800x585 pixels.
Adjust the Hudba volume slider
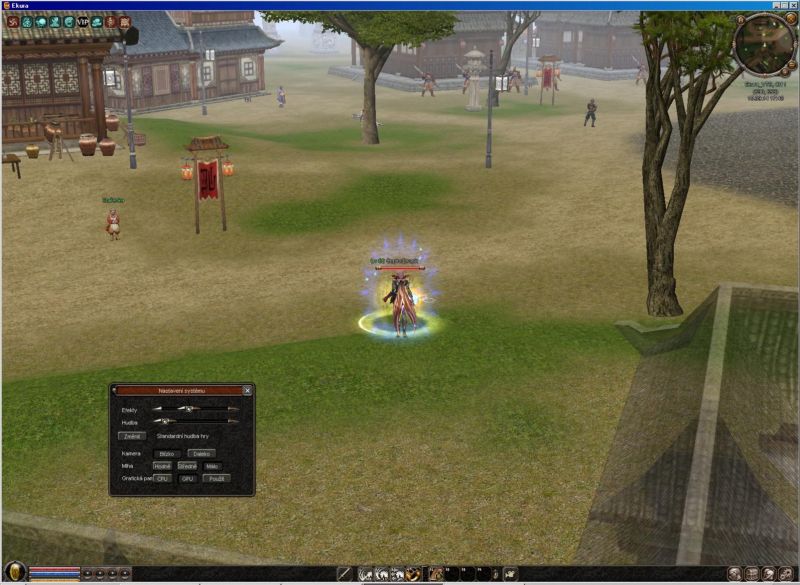pos(163,422)
